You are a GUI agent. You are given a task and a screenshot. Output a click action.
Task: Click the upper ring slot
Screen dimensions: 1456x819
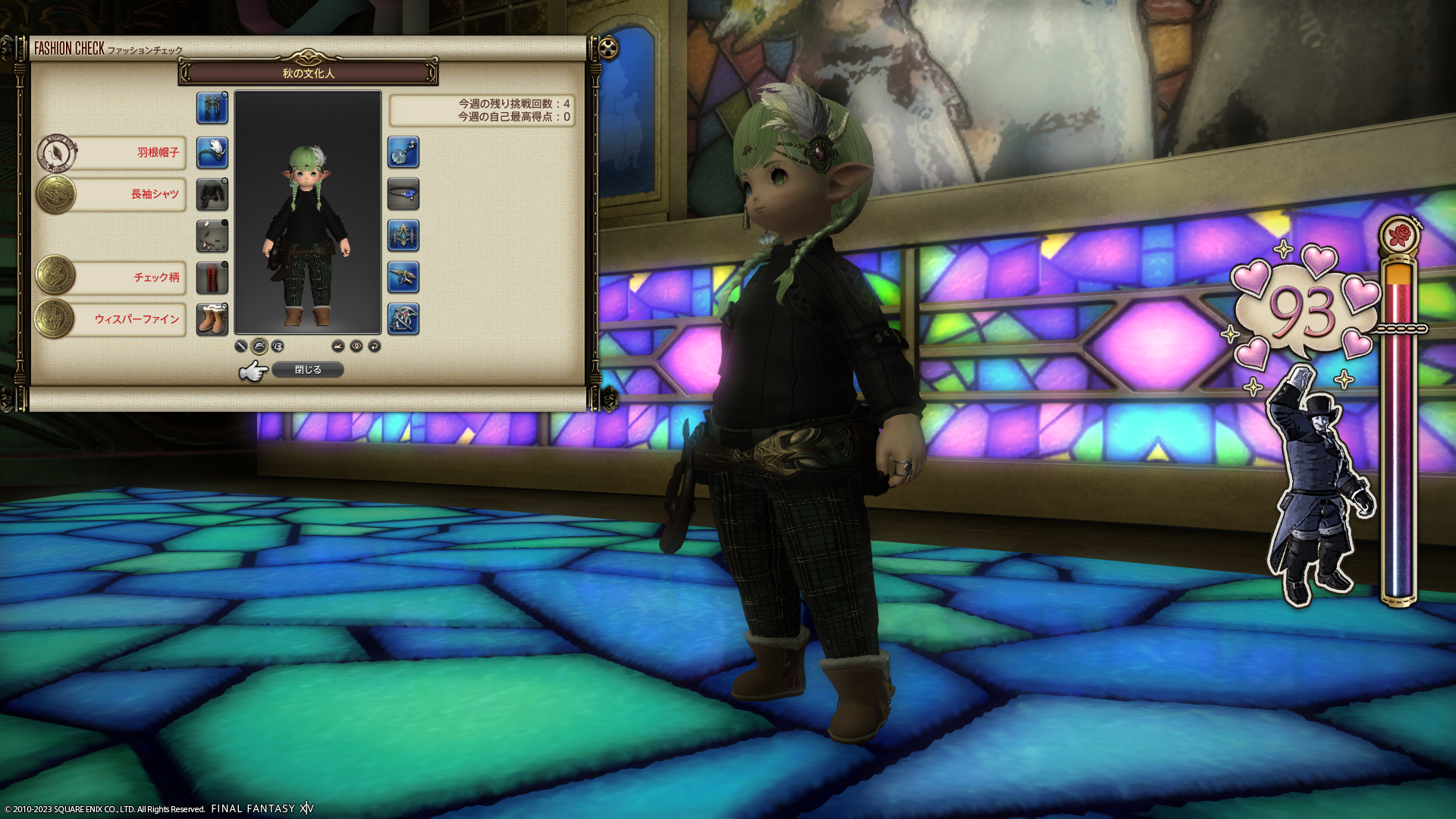[403, 278]
